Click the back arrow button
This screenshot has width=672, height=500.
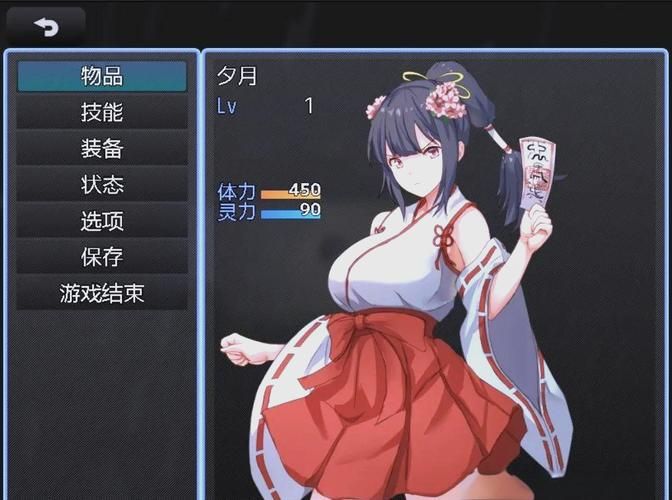(46, 26)
